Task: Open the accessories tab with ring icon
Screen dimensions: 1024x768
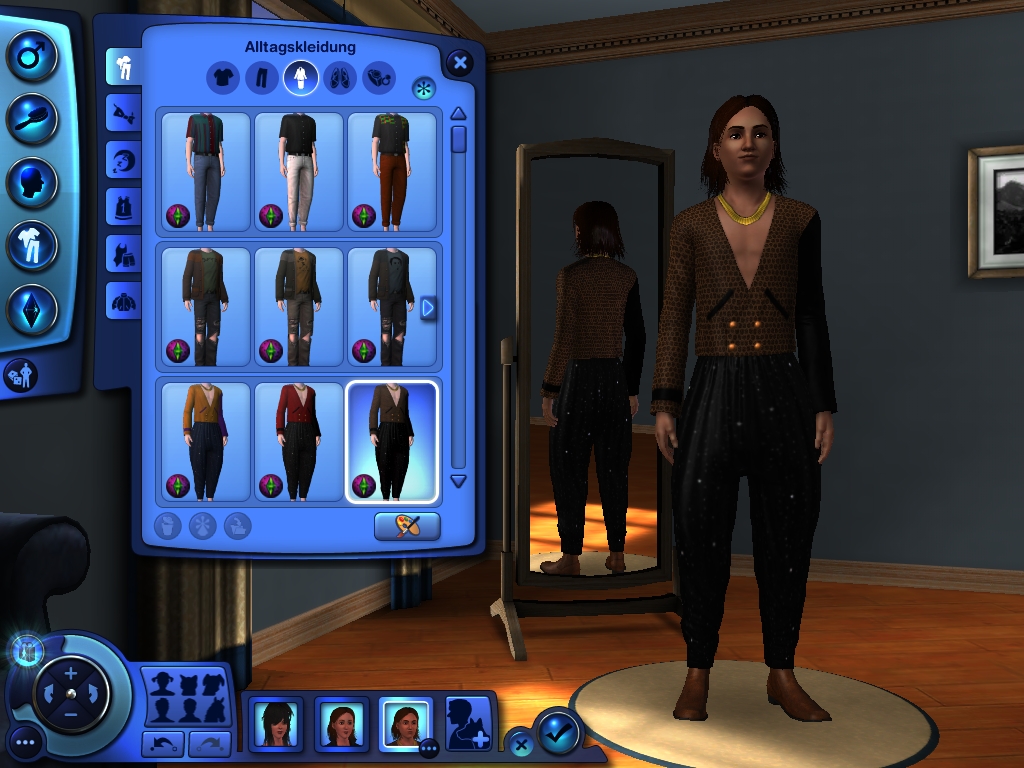Action: pyautogui.click(x=378, y=77)
